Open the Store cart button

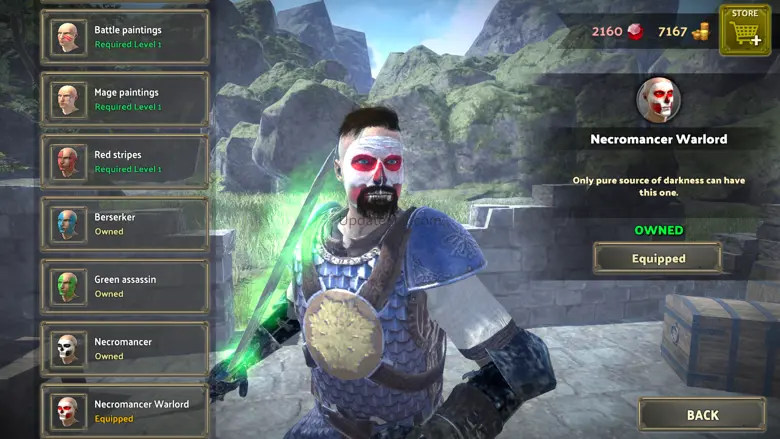(744, 30)
